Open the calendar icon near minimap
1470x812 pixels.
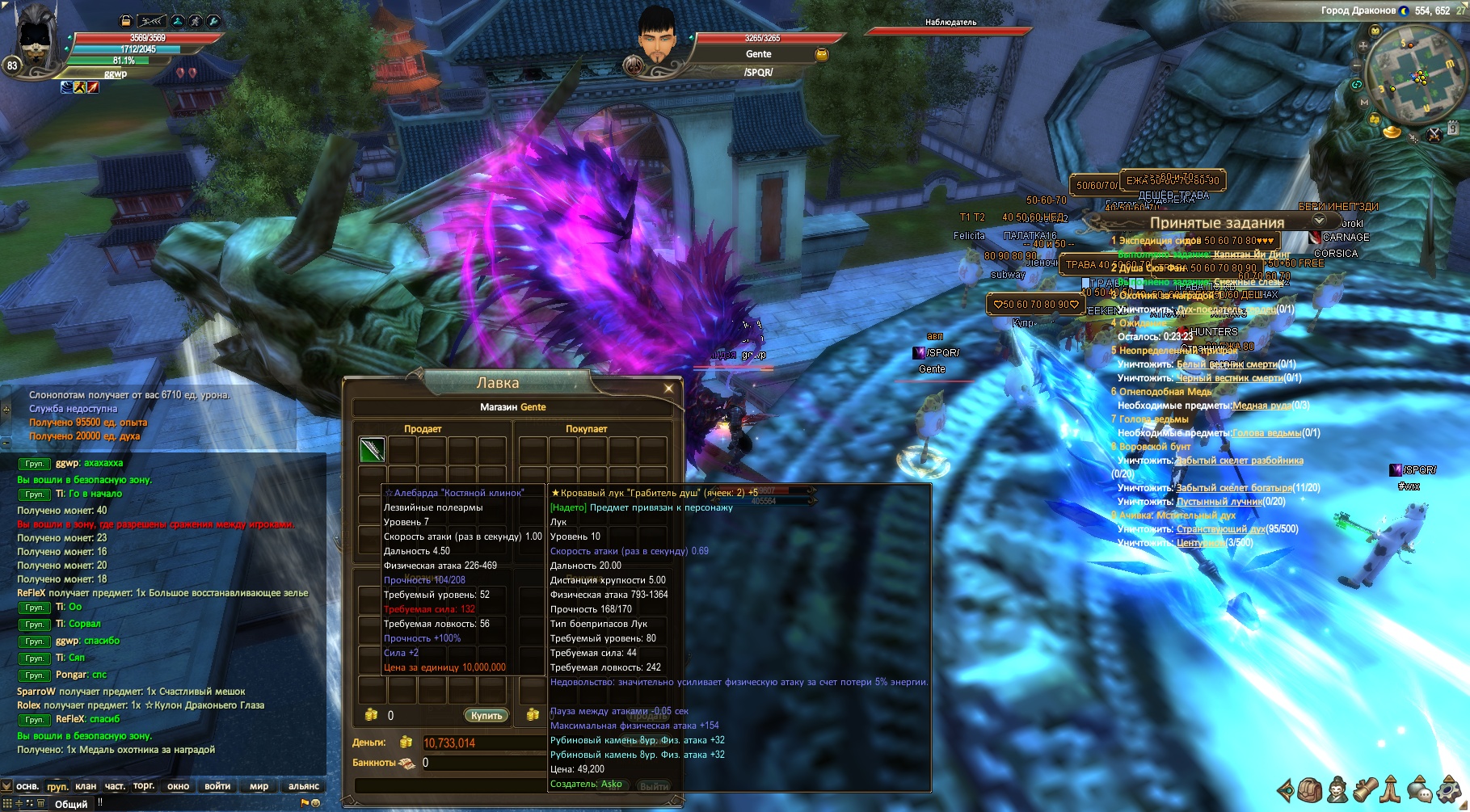(1452, 128)
